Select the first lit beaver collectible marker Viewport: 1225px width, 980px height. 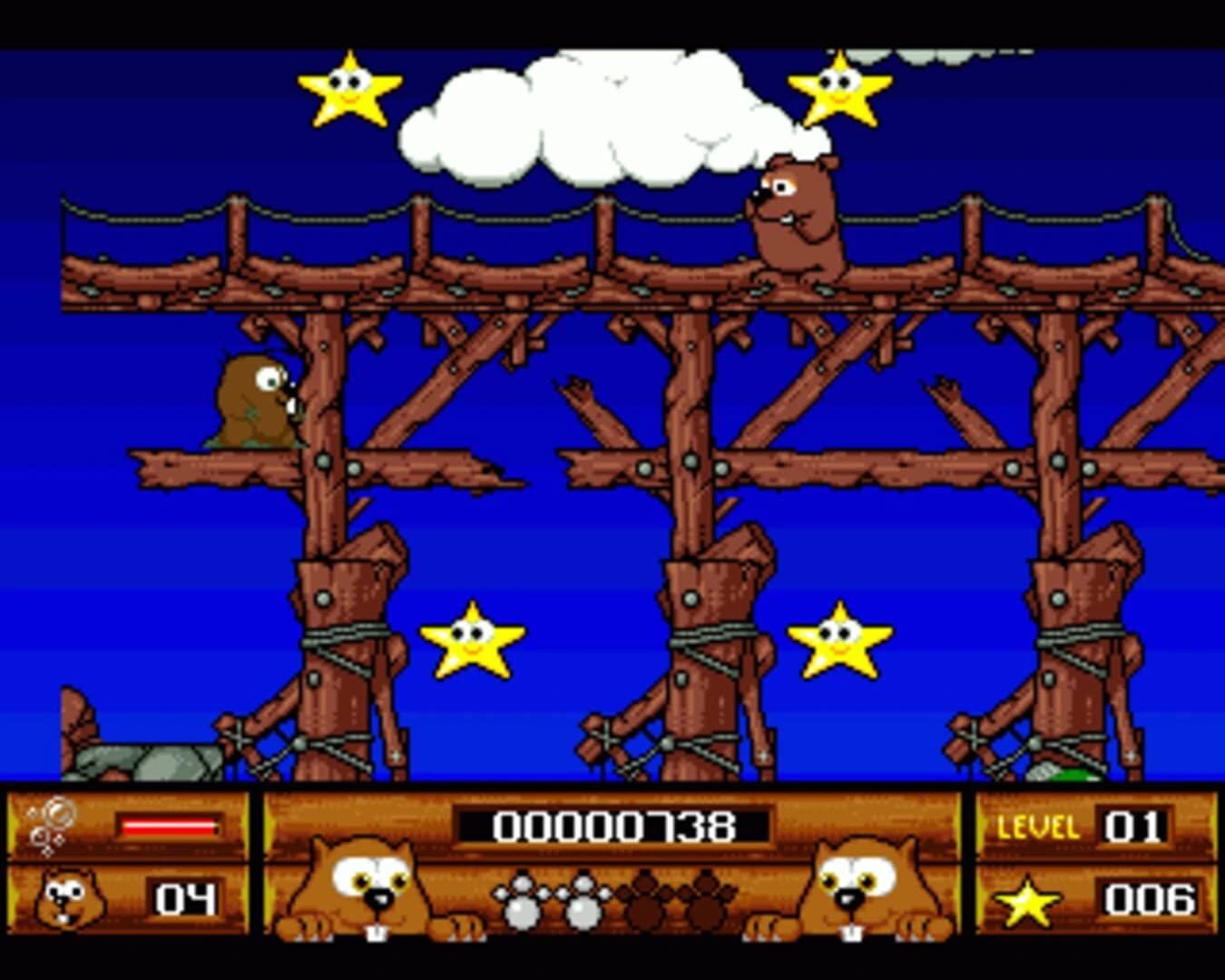click(522, 903)
